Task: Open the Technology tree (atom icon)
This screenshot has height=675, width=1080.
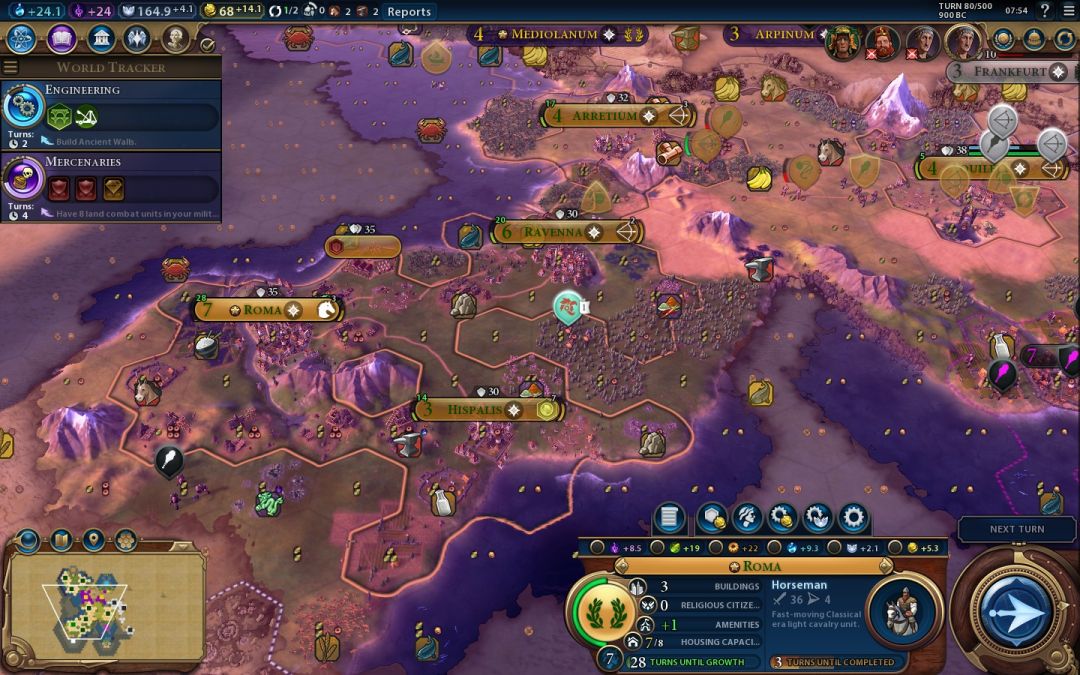Action: [23, 39]
